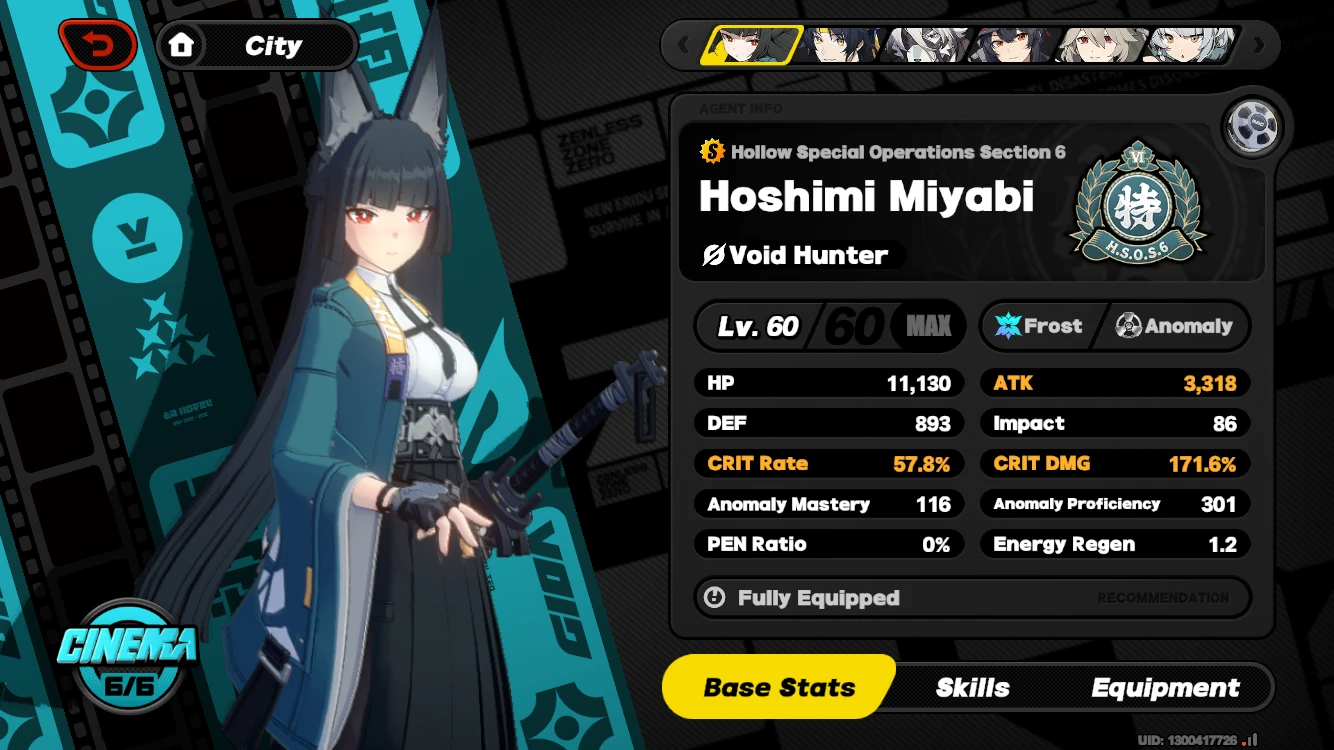Click the film reel icon top right
This screenshot has height=750, width=1334.
(1253, 127)
